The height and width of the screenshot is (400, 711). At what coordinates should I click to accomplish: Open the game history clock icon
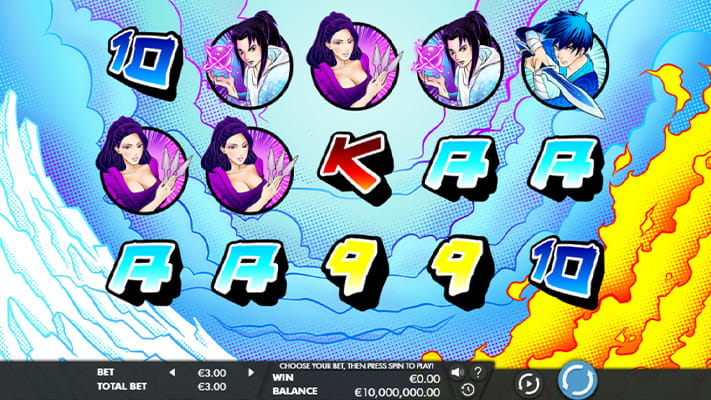pyautogui.click(x=467, y=389)
